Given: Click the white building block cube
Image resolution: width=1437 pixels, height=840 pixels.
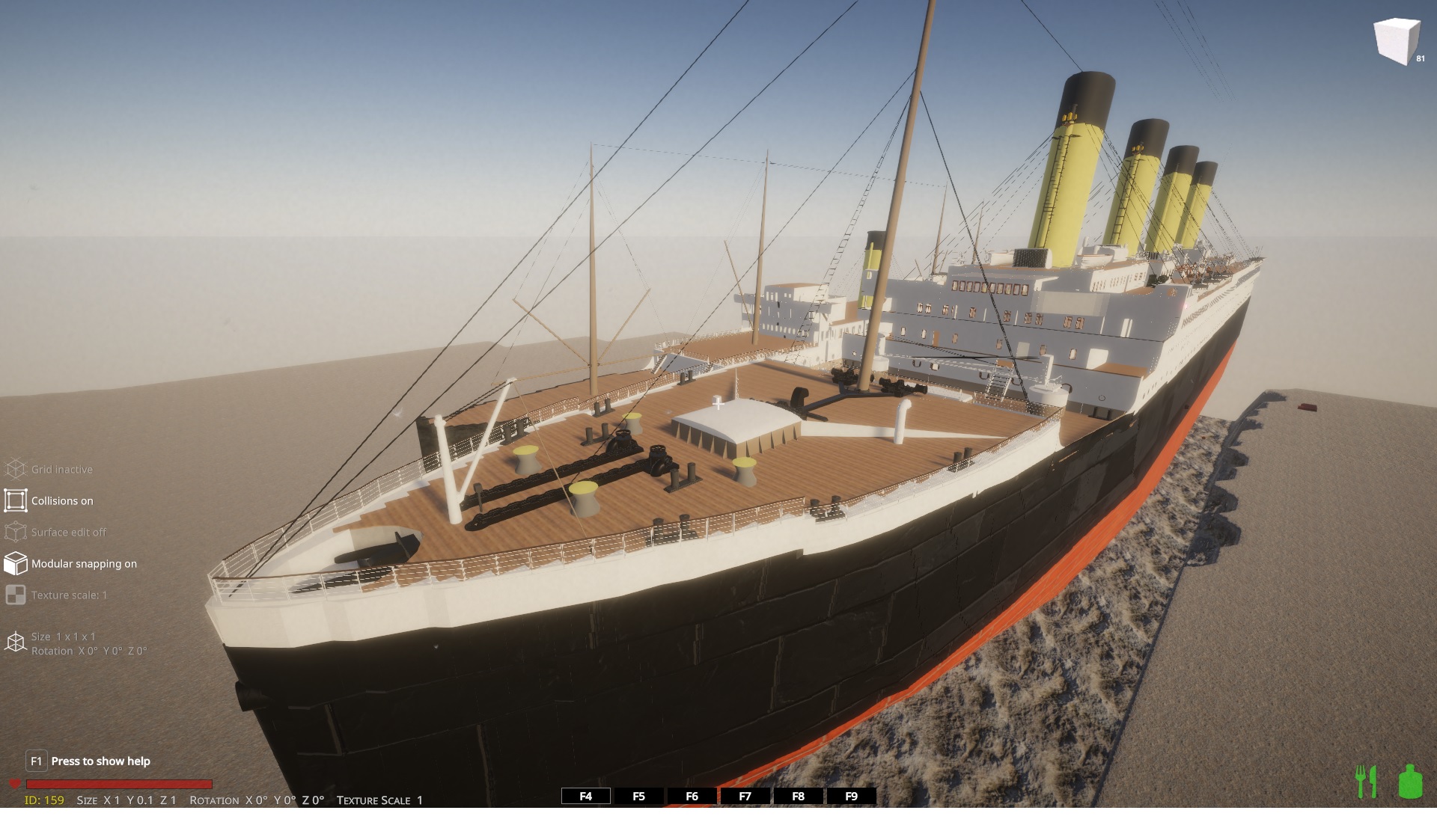Looking at the screenshot, I should [x=1396, y=41].
